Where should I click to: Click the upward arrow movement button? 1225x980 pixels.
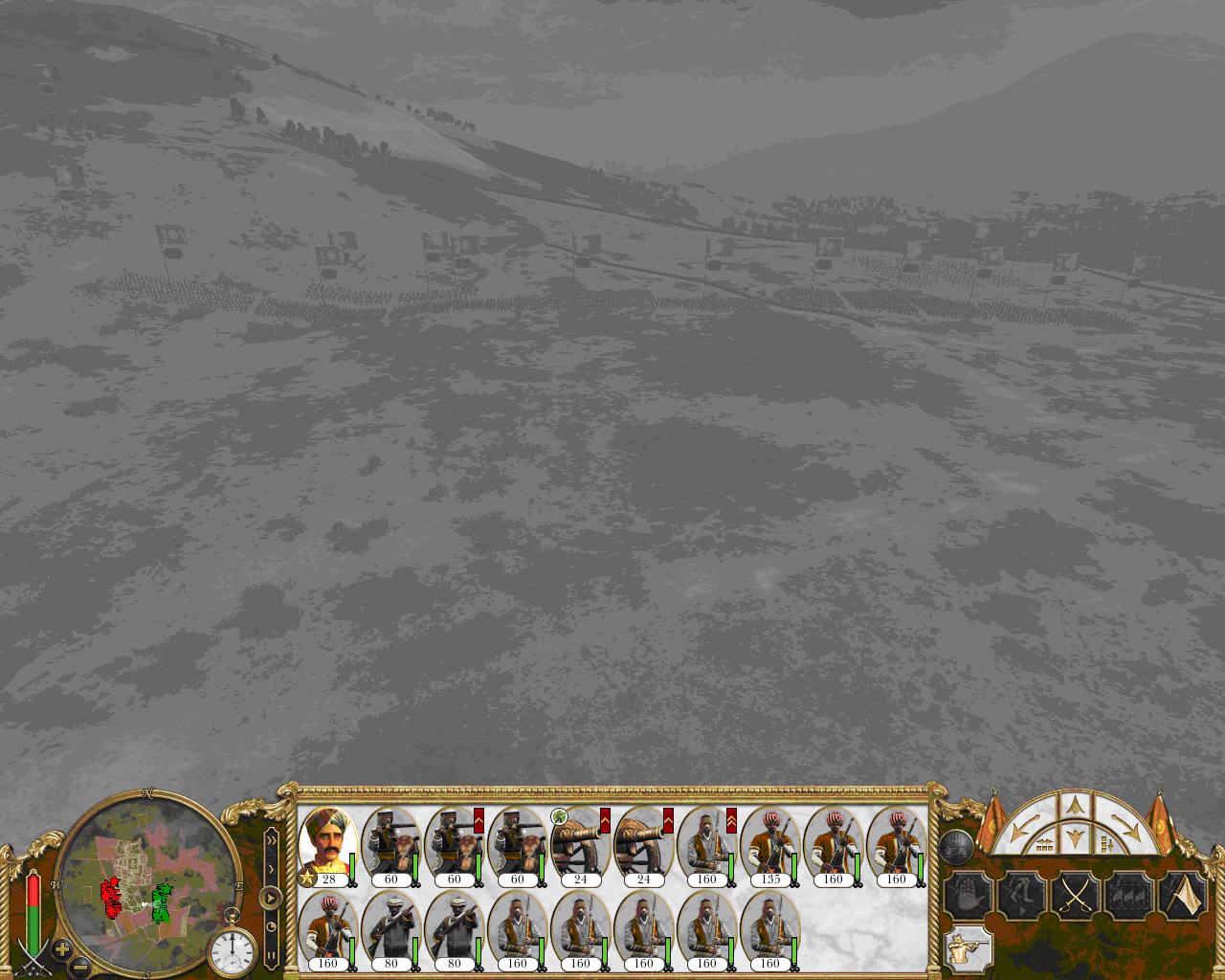click(1074, 805)
